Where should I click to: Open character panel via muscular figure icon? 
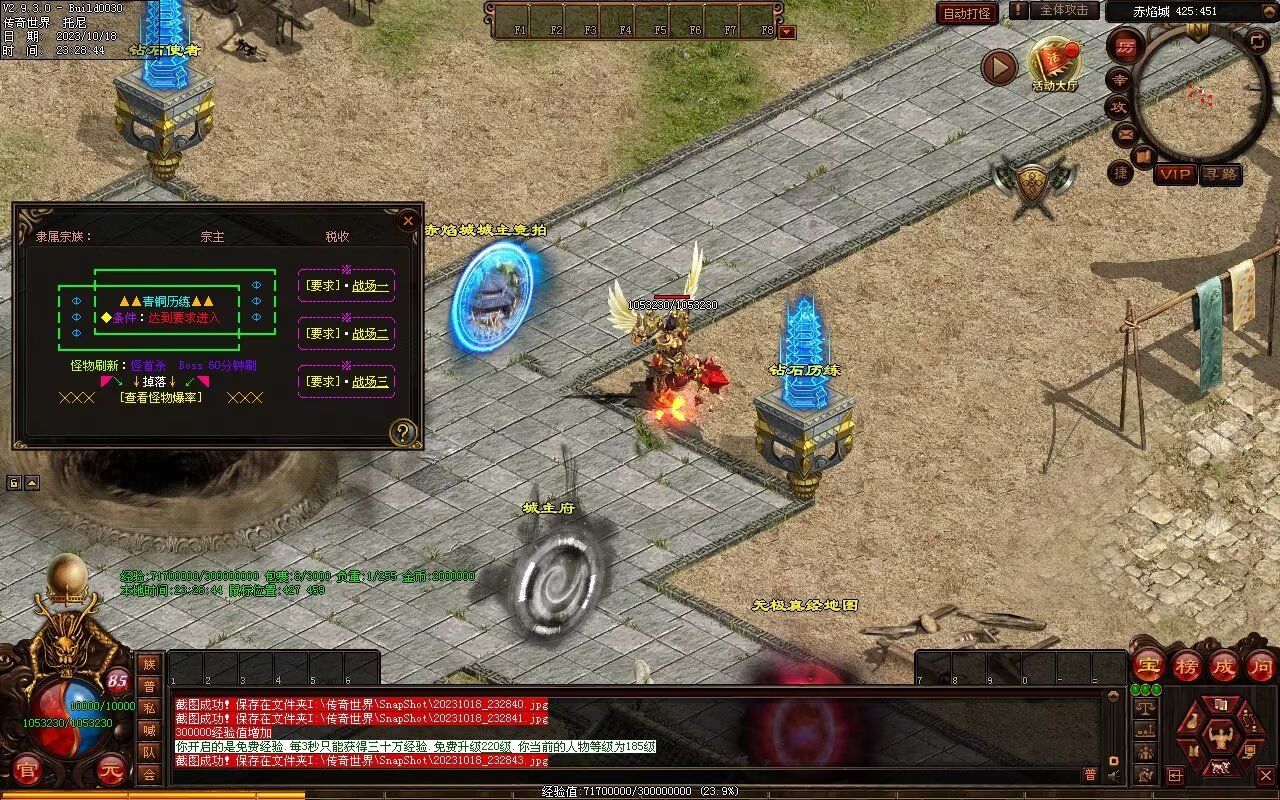tap(1219, 738)
